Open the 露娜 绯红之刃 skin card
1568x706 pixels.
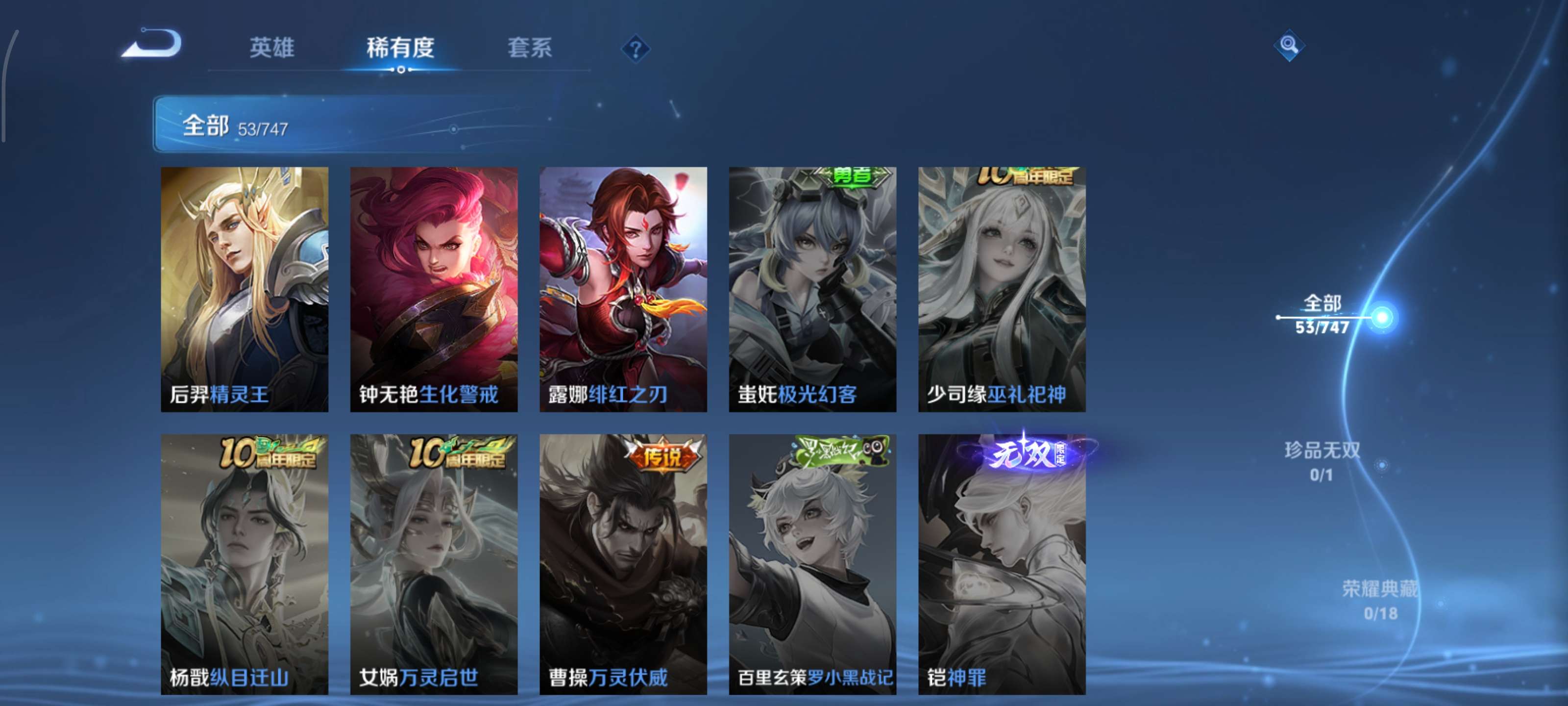(x=623, y=289)
